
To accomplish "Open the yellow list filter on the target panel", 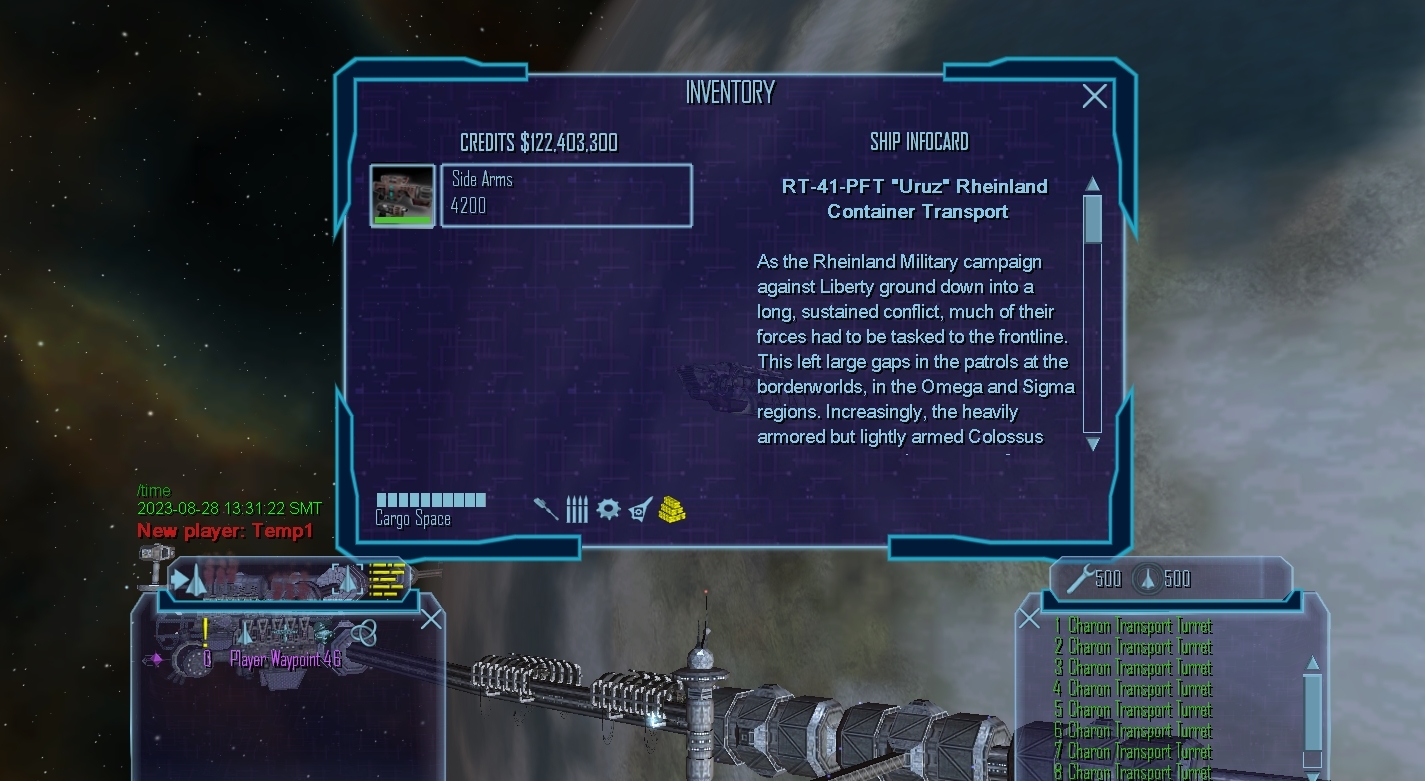I will [x=388, y=577].
